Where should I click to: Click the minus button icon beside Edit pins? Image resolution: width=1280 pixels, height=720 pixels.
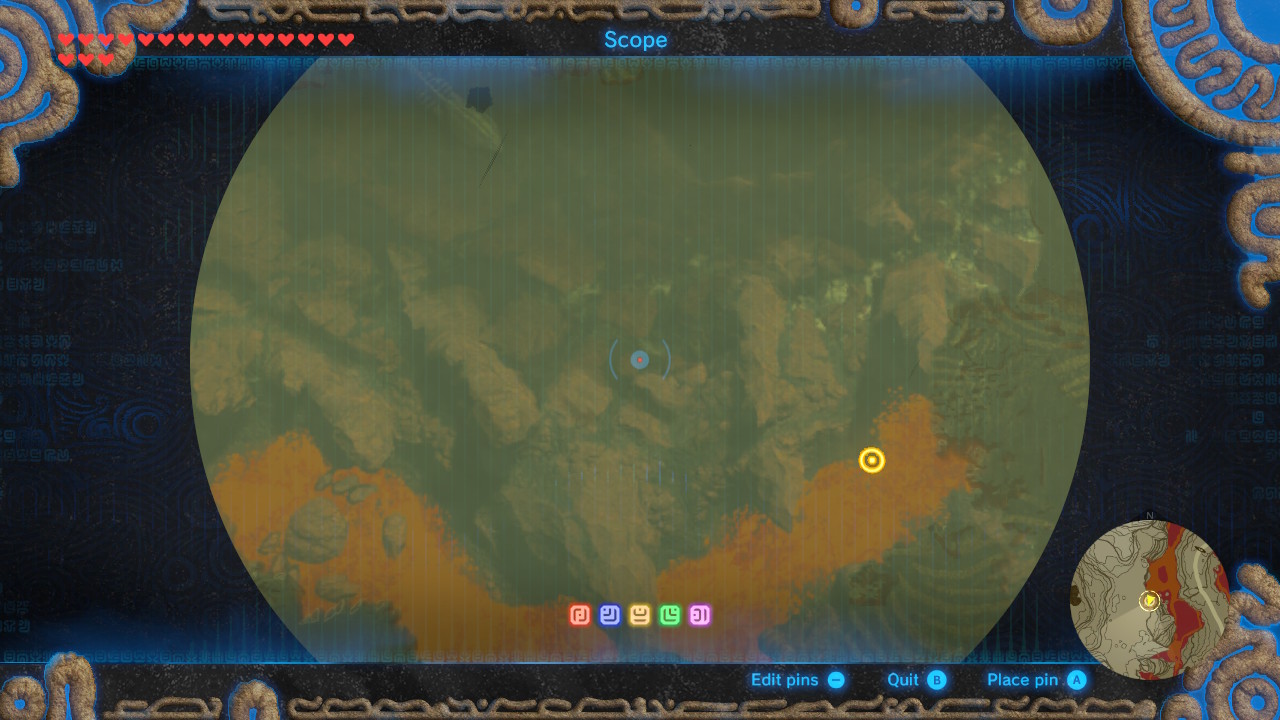(x=838, y=679)
